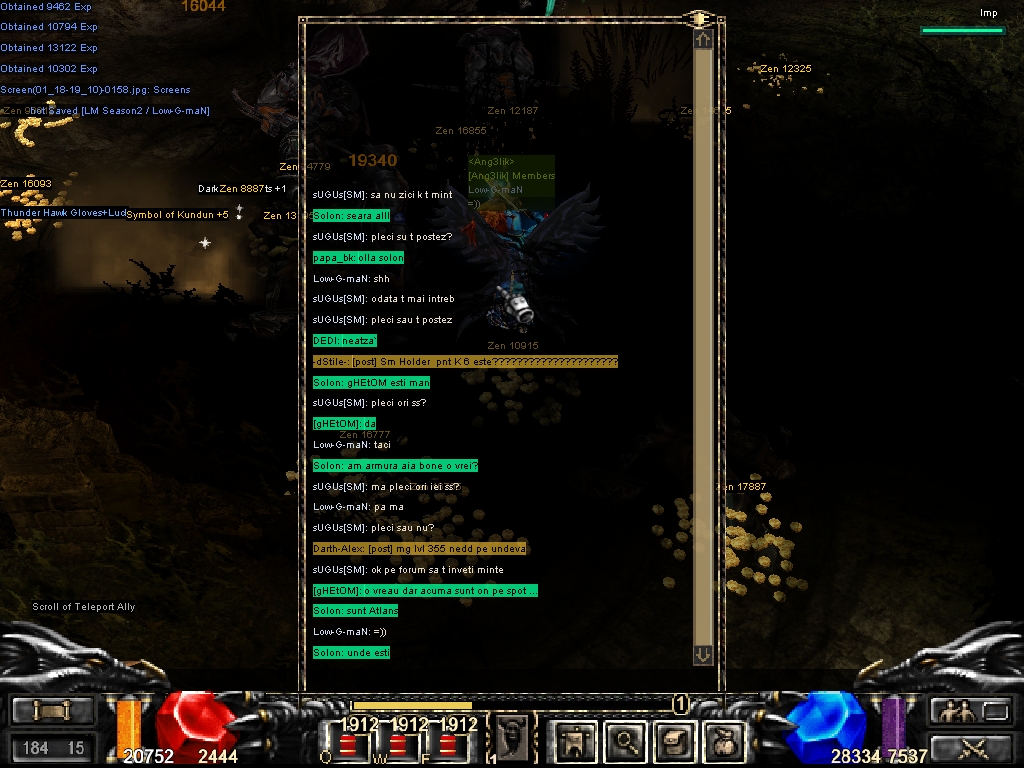Open the bag icon button
Viewport: 1024px width, 768px height.
723,741
